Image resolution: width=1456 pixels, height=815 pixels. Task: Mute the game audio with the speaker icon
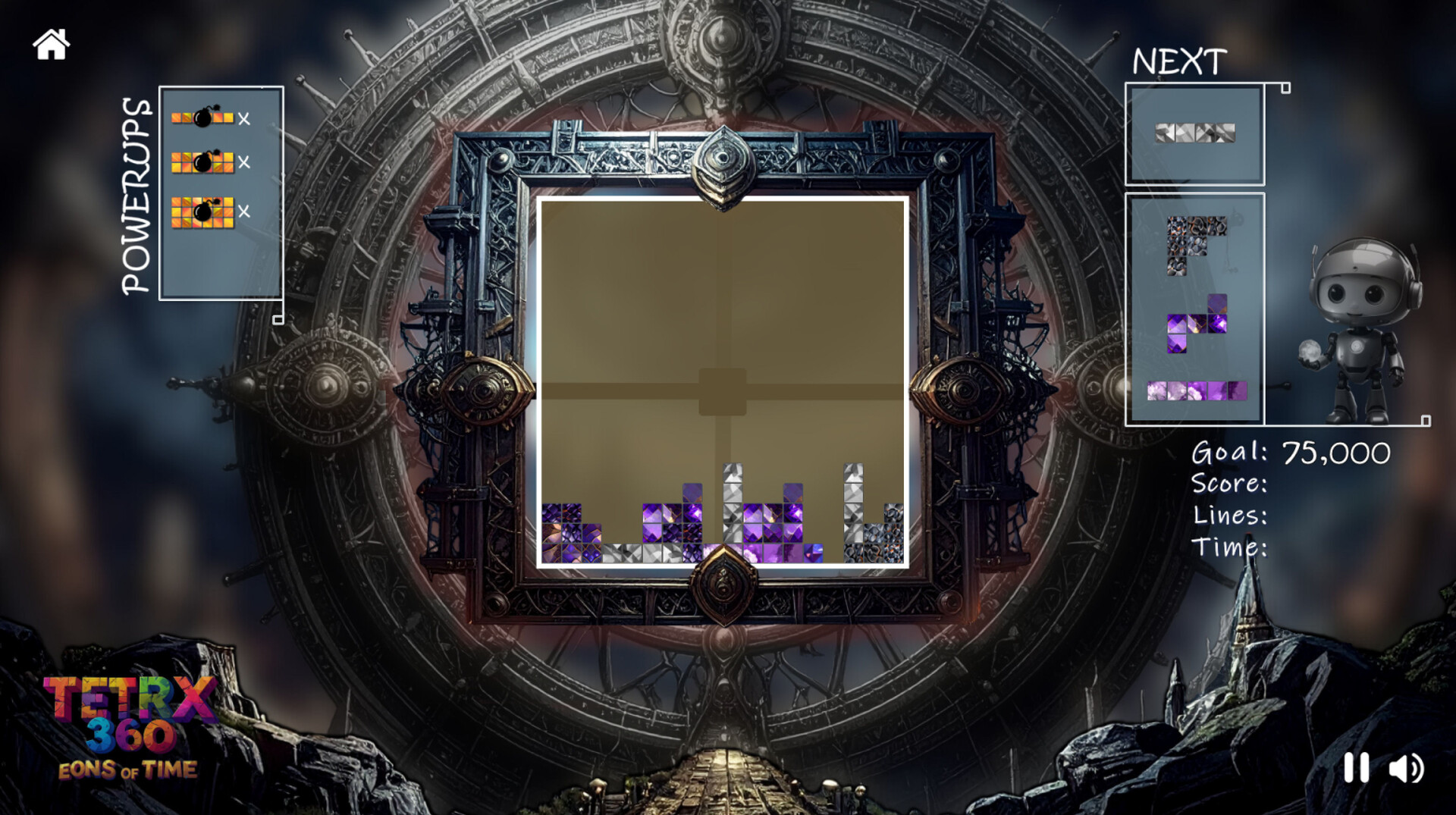(x=1407, y=770)
